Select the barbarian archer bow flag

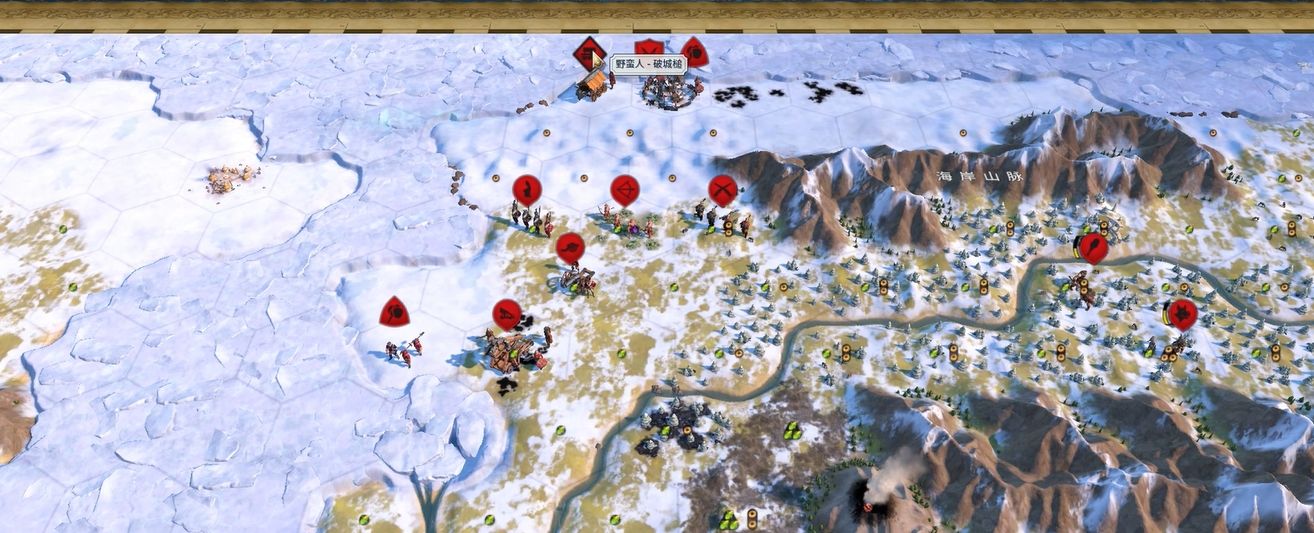tap(624, 189)
